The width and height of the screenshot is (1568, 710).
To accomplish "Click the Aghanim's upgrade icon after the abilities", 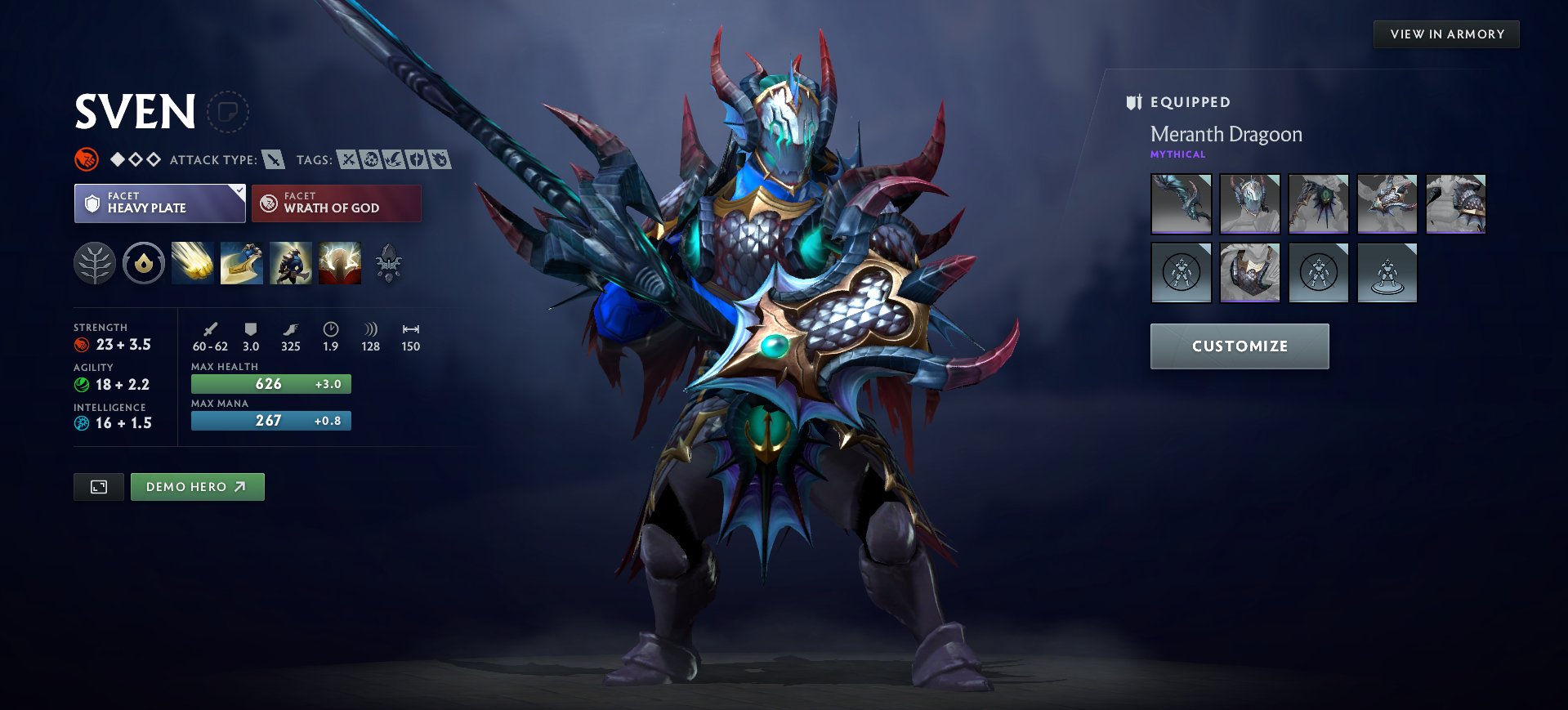I will [x=389, y=262].
